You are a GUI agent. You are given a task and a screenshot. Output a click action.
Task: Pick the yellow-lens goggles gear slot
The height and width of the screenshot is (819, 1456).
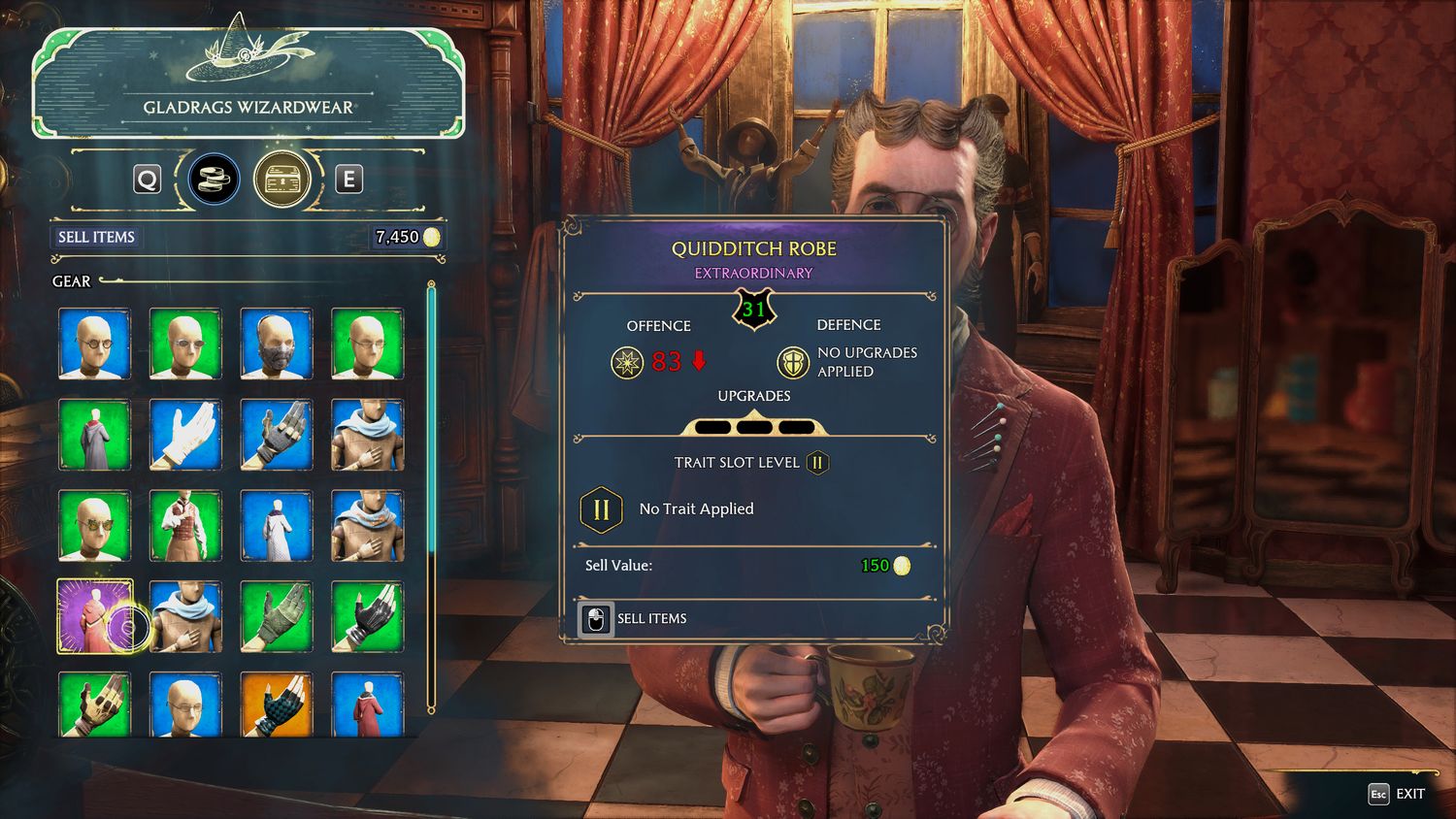pos(94,525)
